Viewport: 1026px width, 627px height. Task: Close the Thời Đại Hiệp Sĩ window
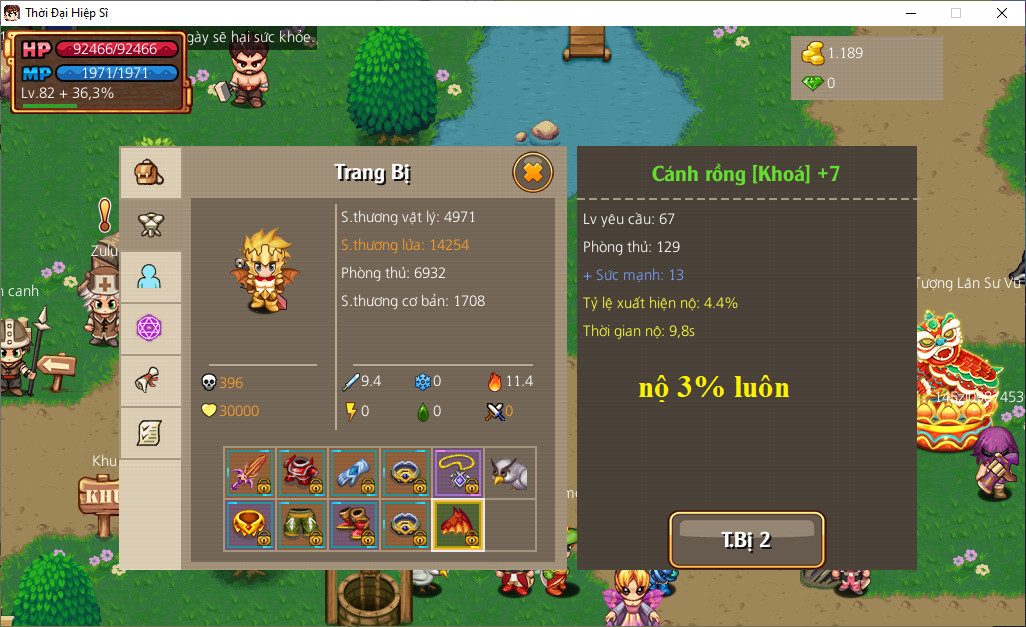click(x=1002, y=13)
